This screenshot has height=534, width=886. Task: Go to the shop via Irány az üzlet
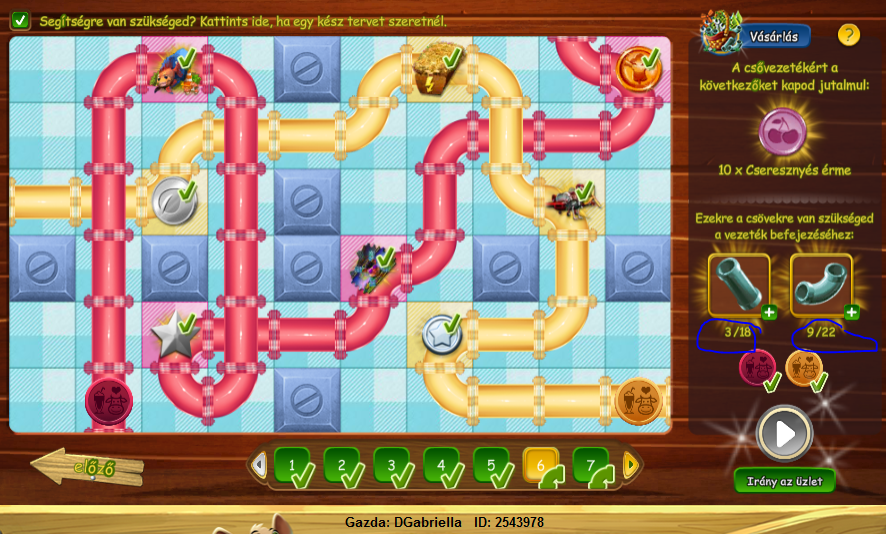point(784,481)
